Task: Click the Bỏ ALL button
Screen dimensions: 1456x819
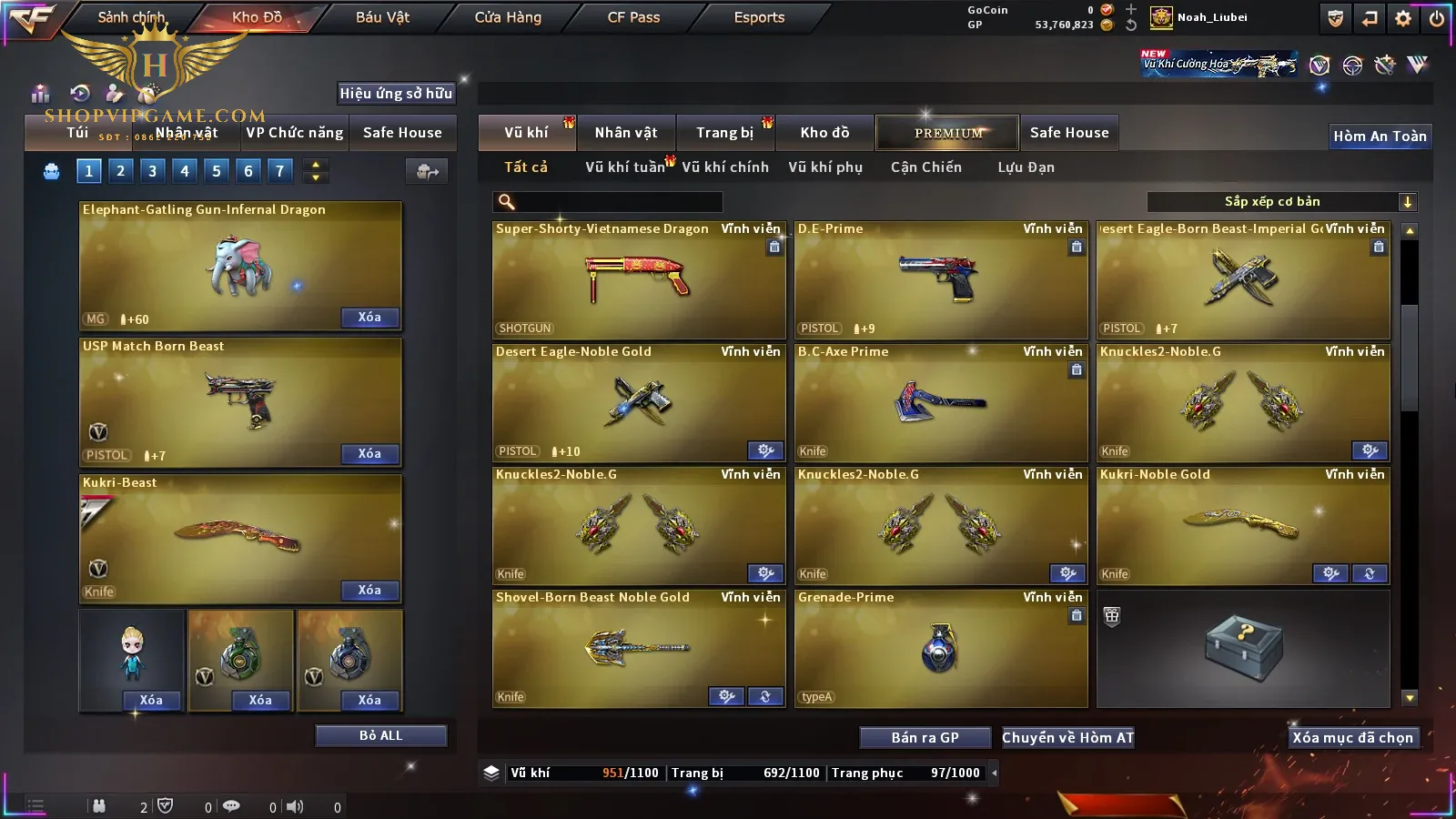Action: coord(380,735)
